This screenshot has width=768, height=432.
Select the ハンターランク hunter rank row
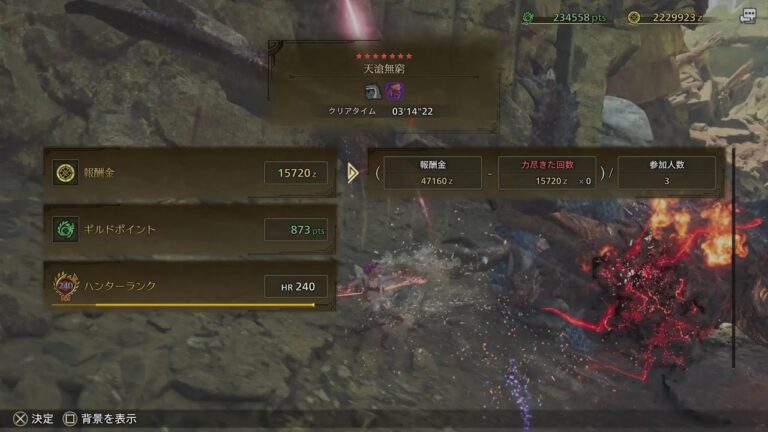coord(190,287)
